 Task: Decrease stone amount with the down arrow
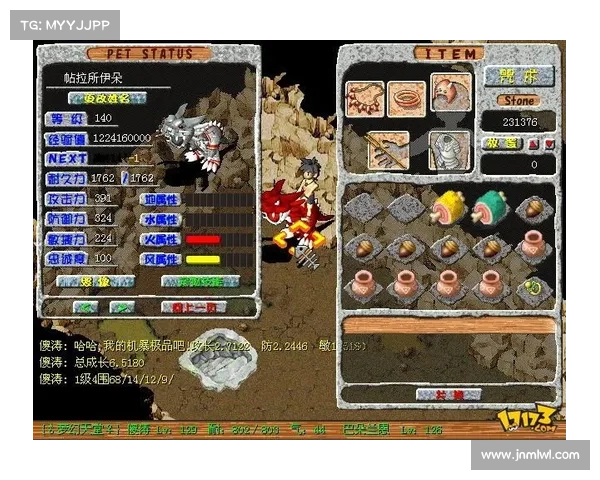pyautogui.click(x=548, y=143)
